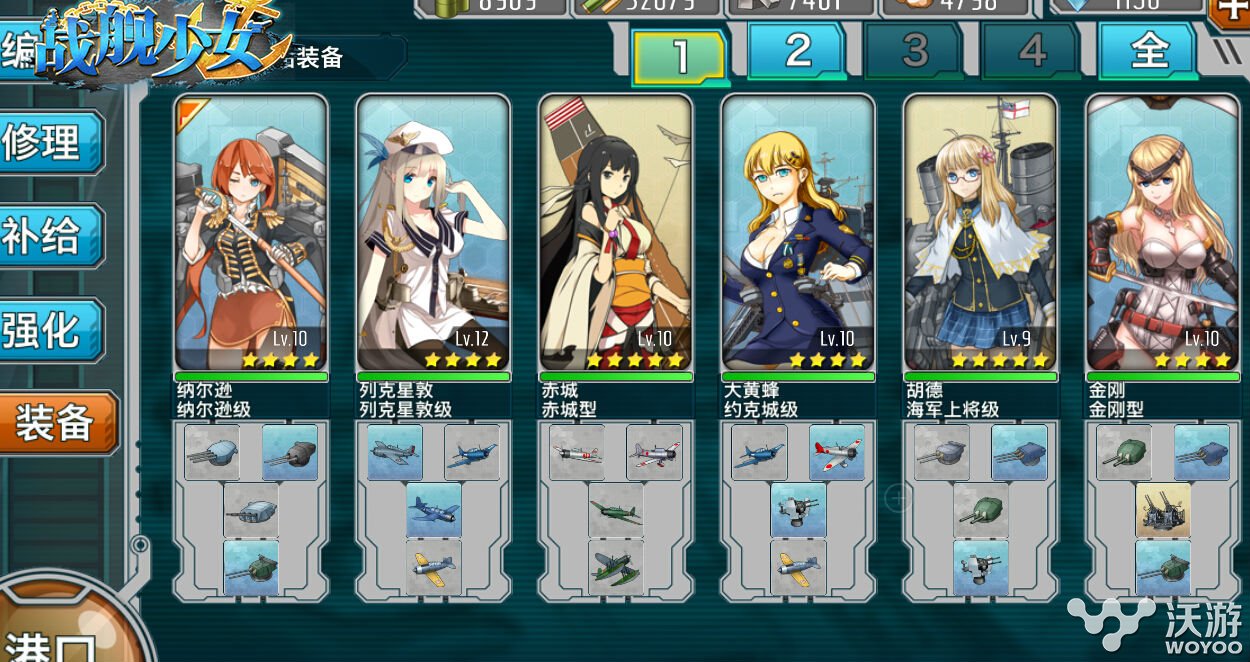Click the orange plus button beside diamonds

pyautogui.click(x=1231, y=10)
